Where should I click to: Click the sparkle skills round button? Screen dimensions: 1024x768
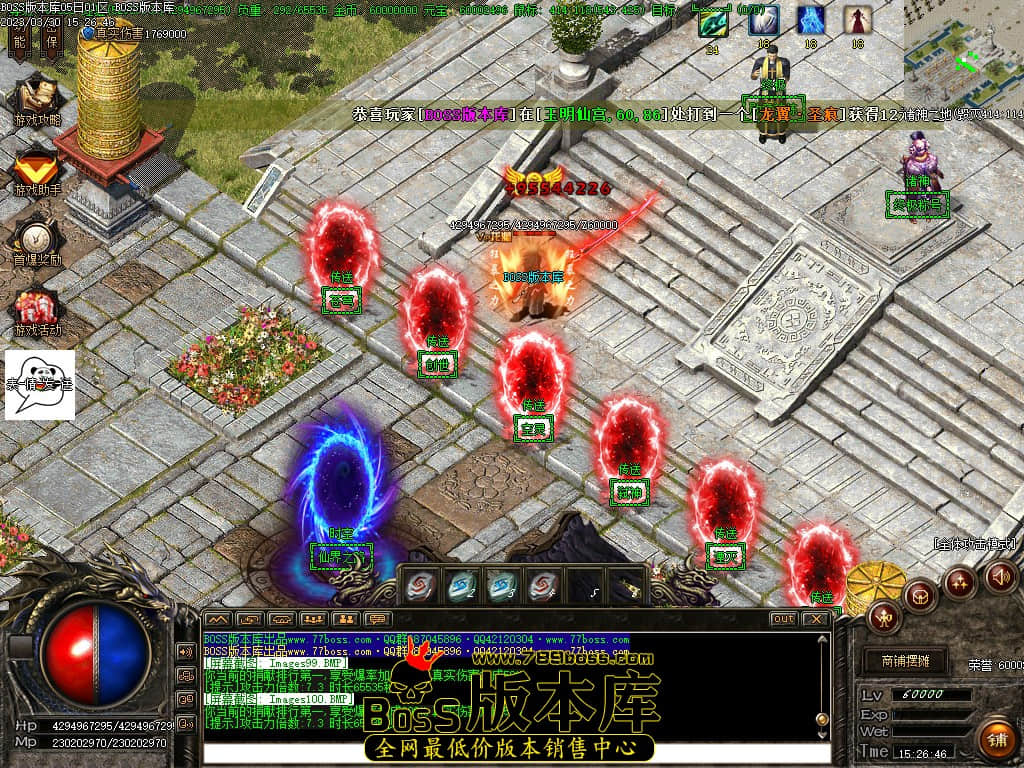pyautogui.click(x=961, y=581)
